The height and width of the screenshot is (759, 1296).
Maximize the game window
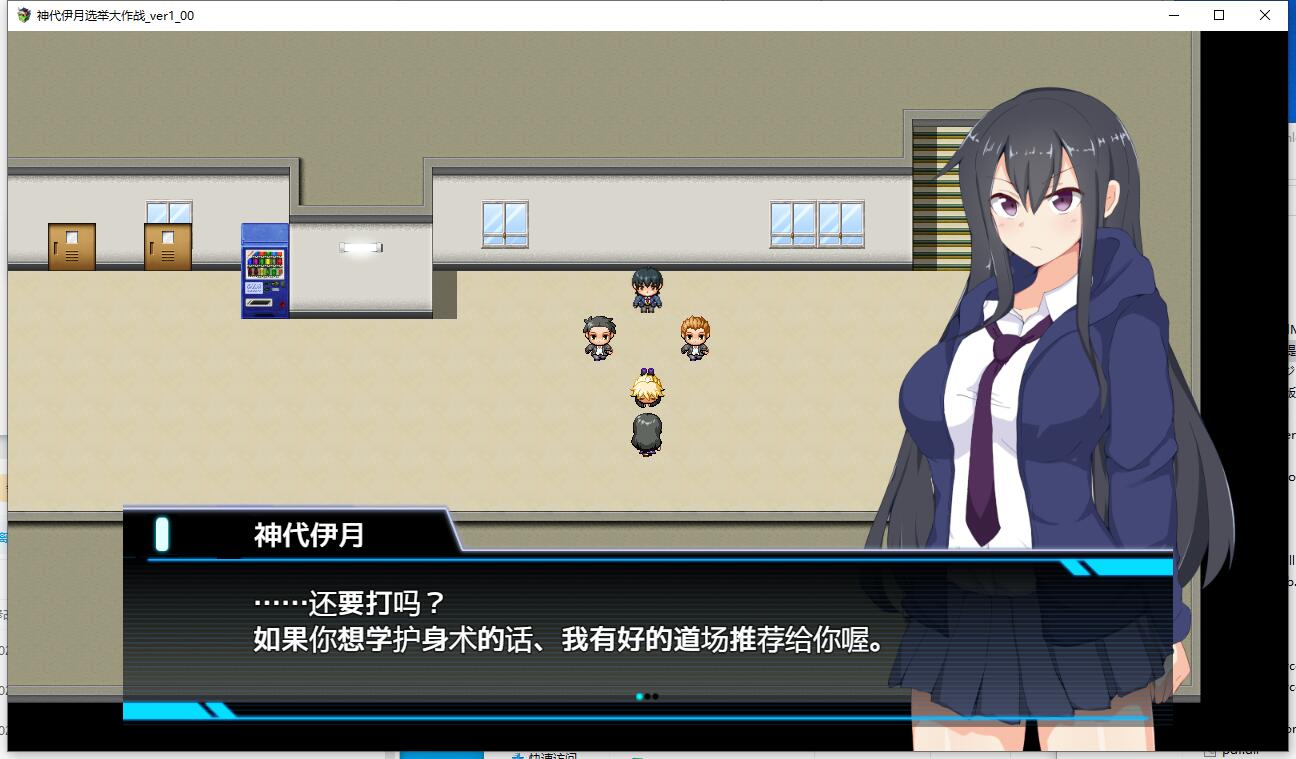1219,15
